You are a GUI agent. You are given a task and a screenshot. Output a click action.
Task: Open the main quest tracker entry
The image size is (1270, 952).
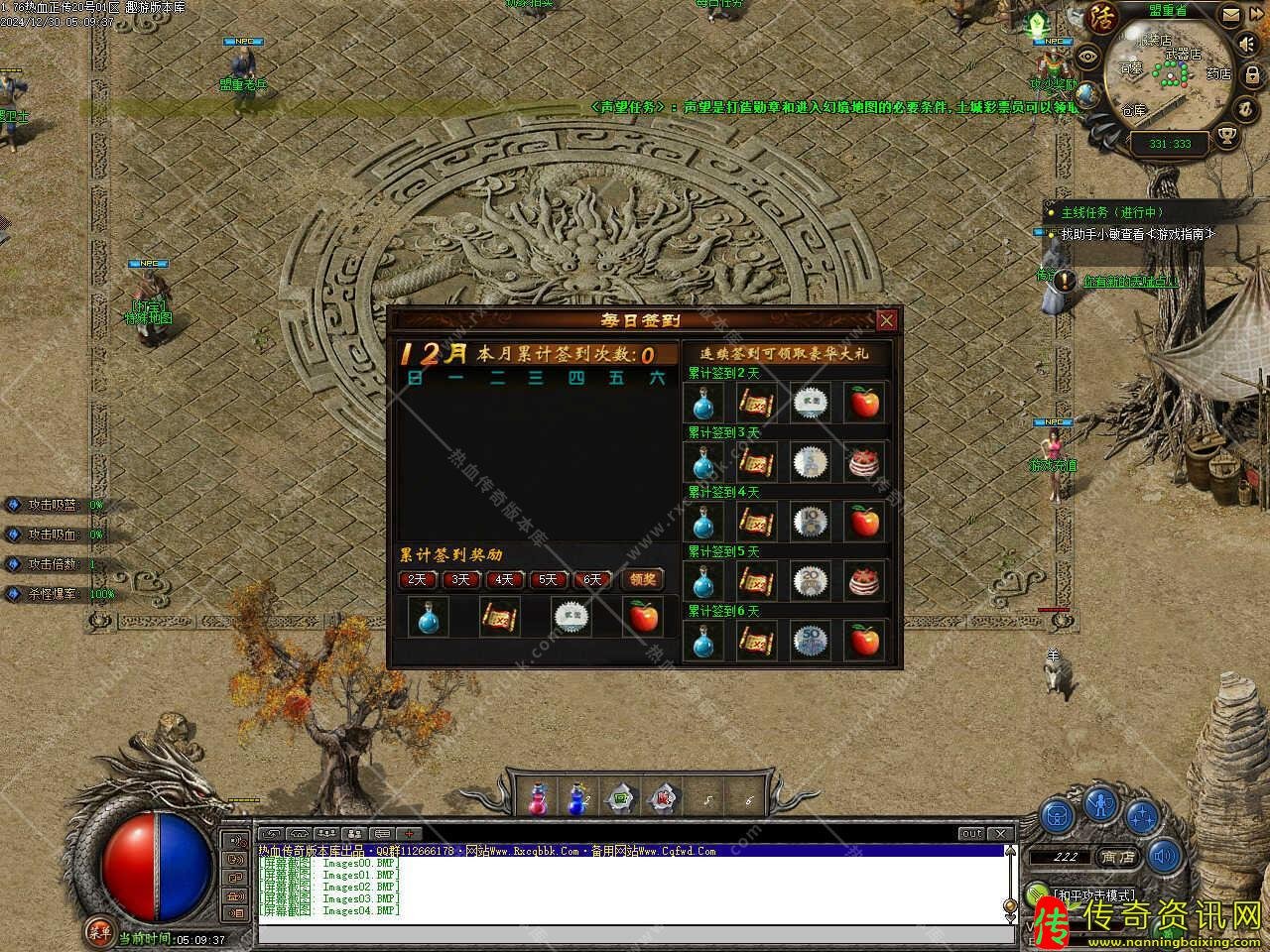(x=1111, y=212)
